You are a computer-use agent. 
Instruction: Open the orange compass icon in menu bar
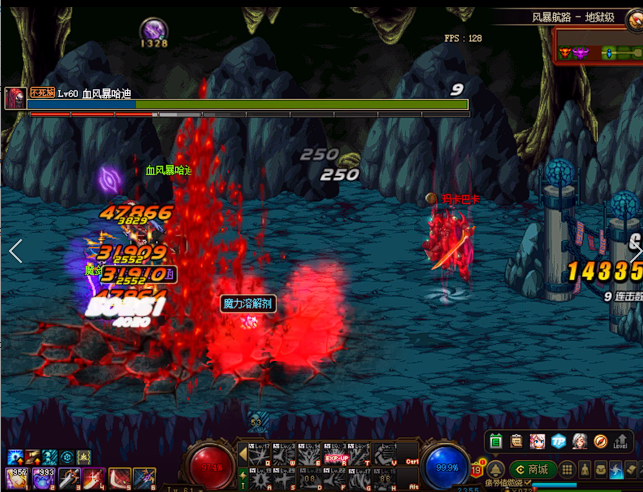[600, 441]
